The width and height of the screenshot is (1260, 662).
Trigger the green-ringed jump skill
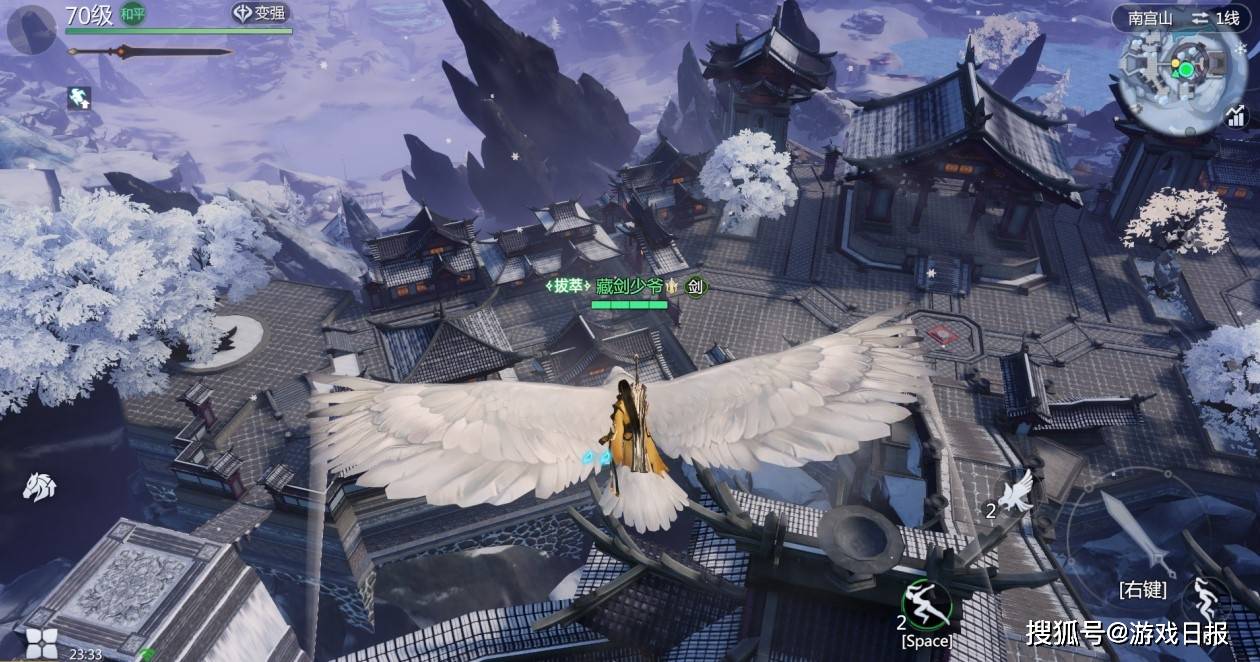[925, 603]
